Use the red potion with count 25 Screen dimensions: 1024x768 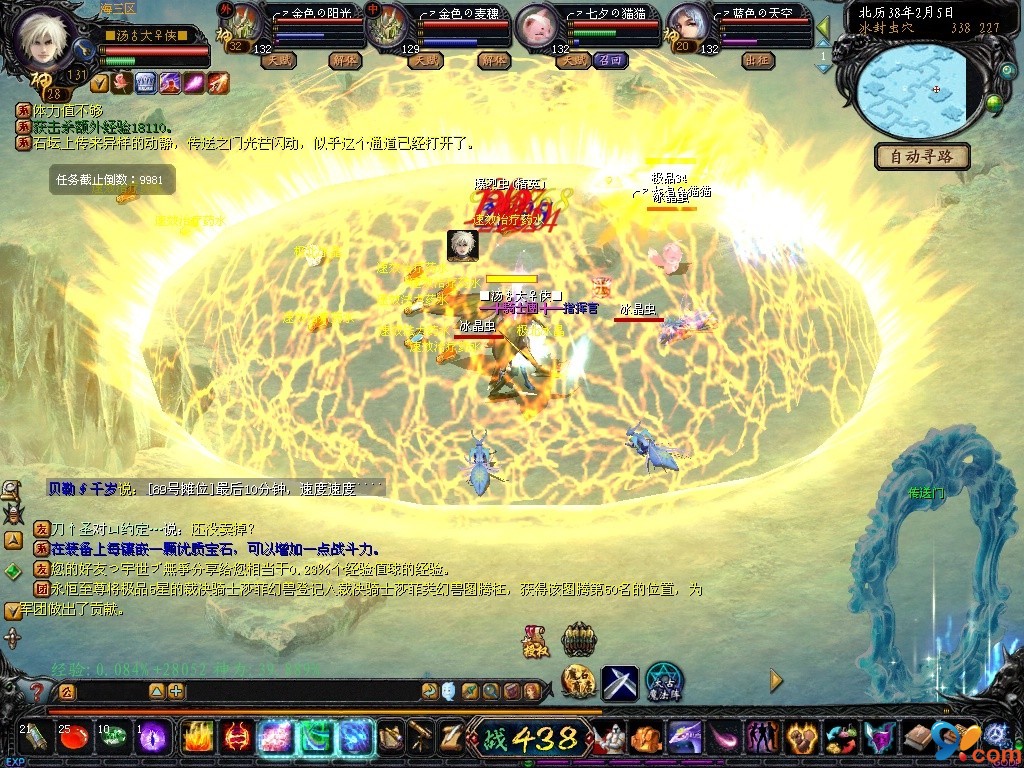click(72, 738)
